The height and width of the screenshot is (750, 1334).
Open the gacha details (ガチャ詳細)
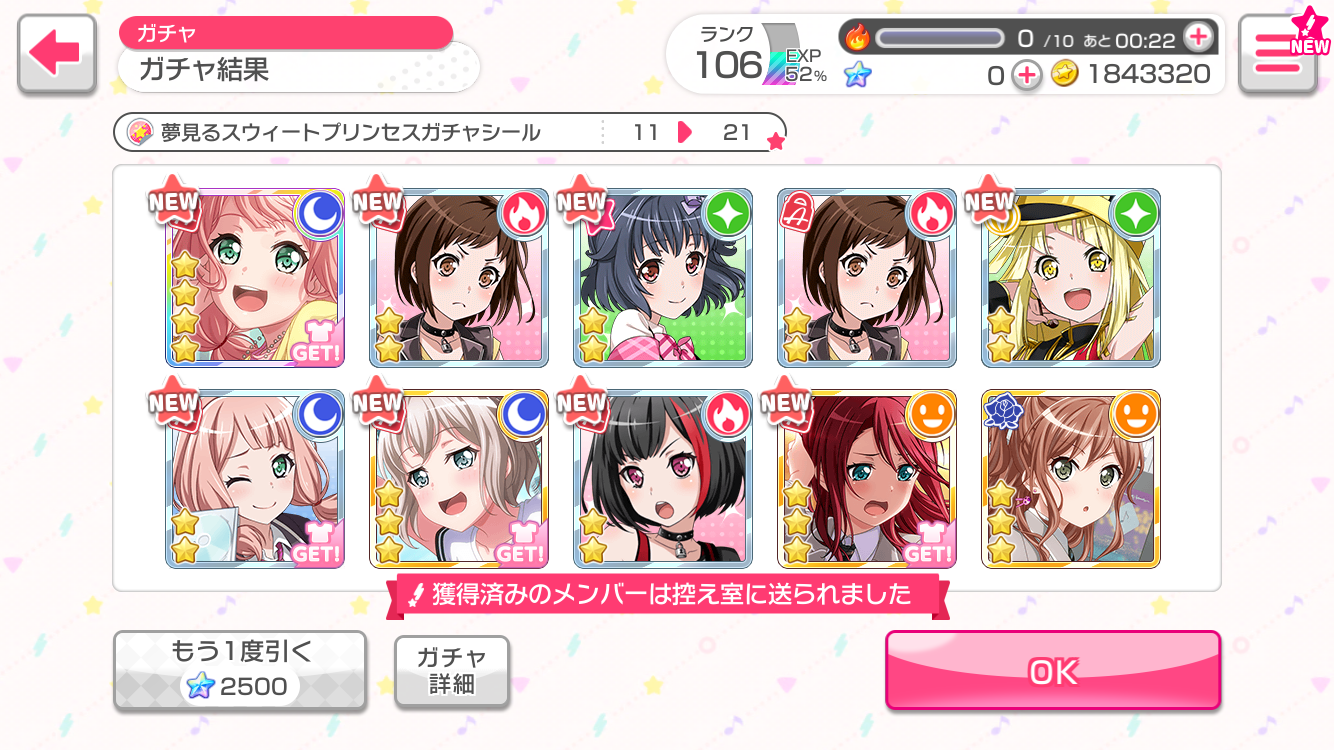click(452, 671)
